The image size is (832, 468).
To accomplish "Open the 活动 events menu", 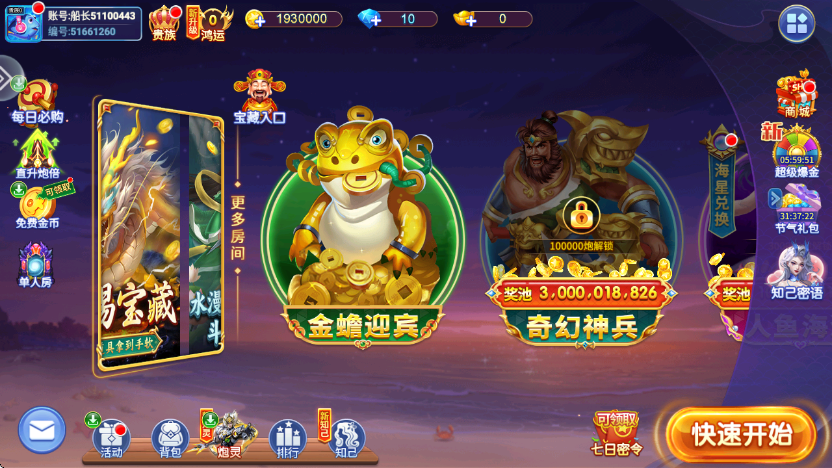I will (111, 437).
